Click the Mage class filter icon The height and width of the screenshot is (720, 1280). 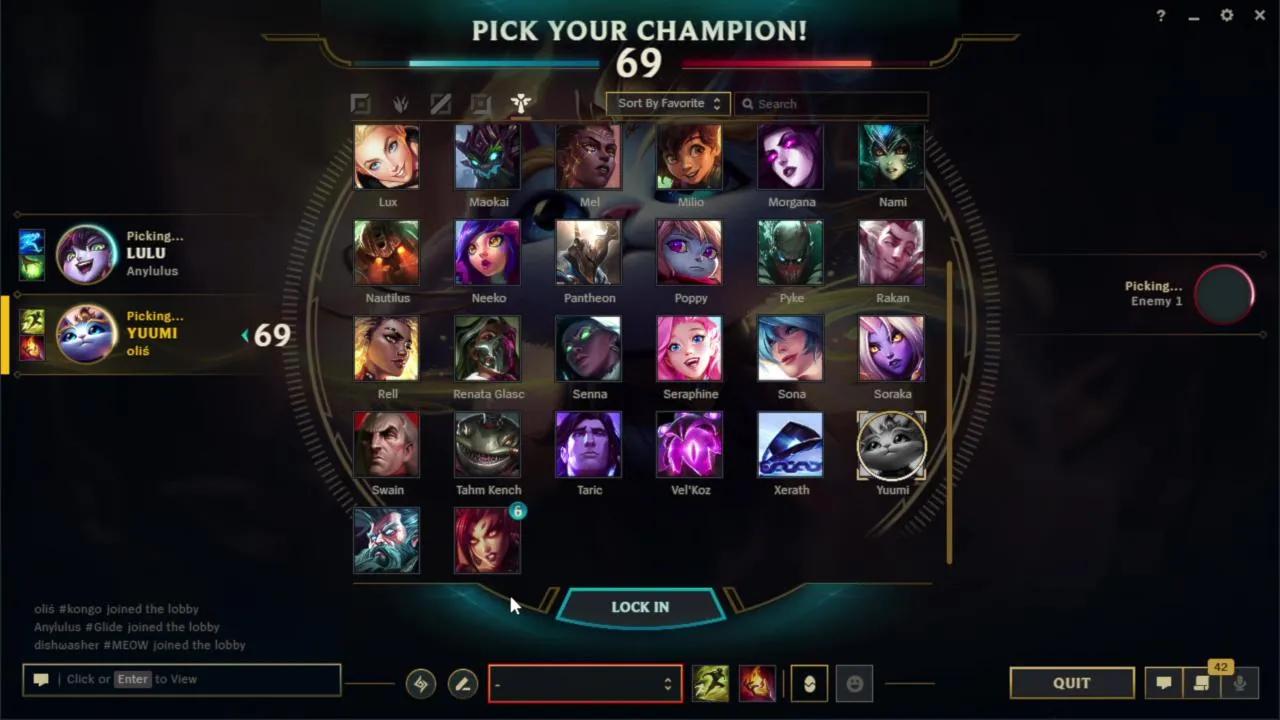[x=400, y=103]
